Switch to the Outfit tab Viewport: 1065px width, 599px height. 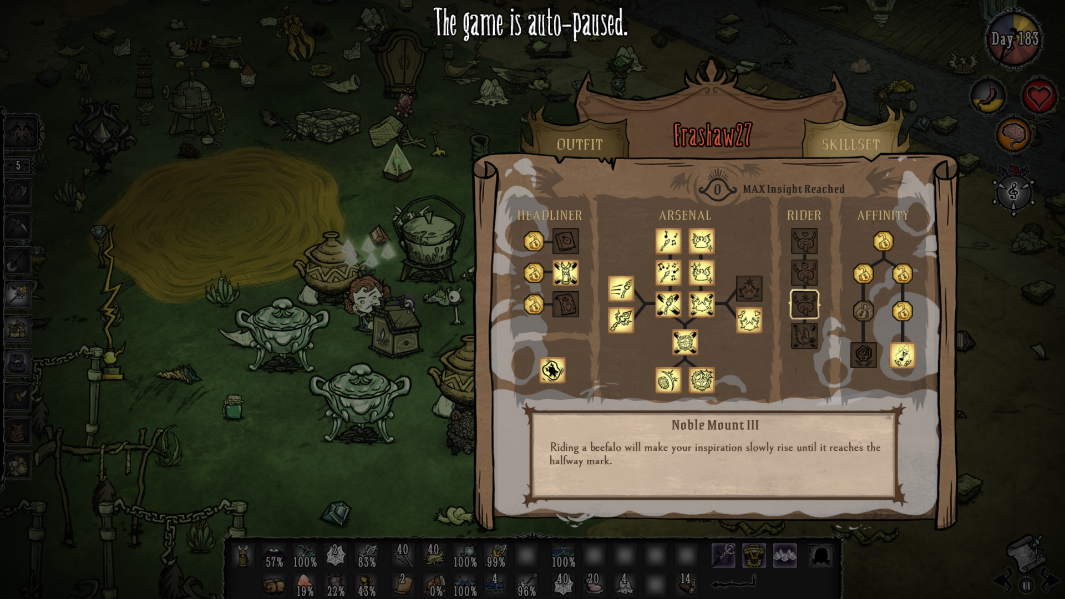click(x=580, y=144)
